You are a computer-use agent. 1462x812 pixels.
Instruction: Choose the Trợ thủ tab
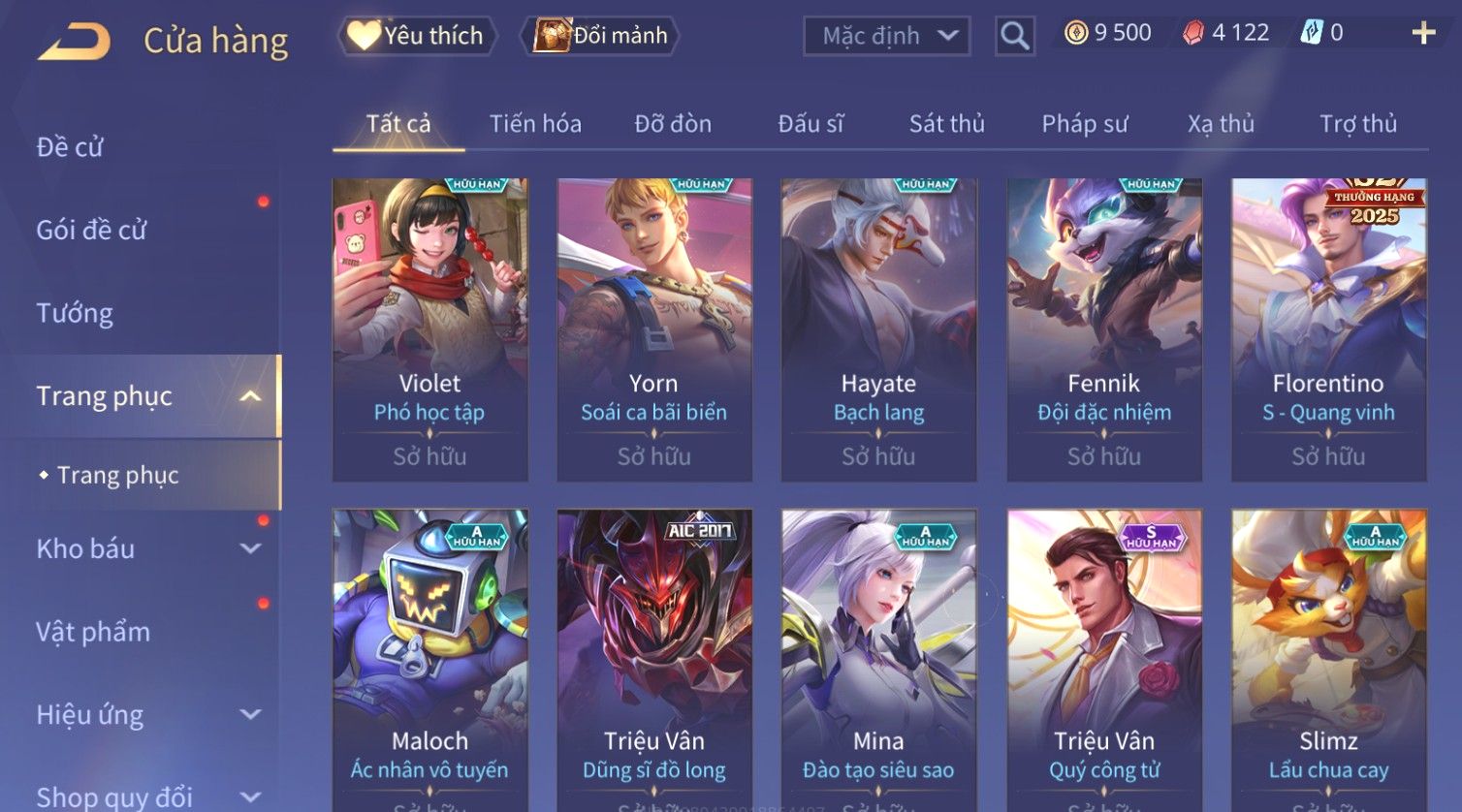coord(1357,124)
